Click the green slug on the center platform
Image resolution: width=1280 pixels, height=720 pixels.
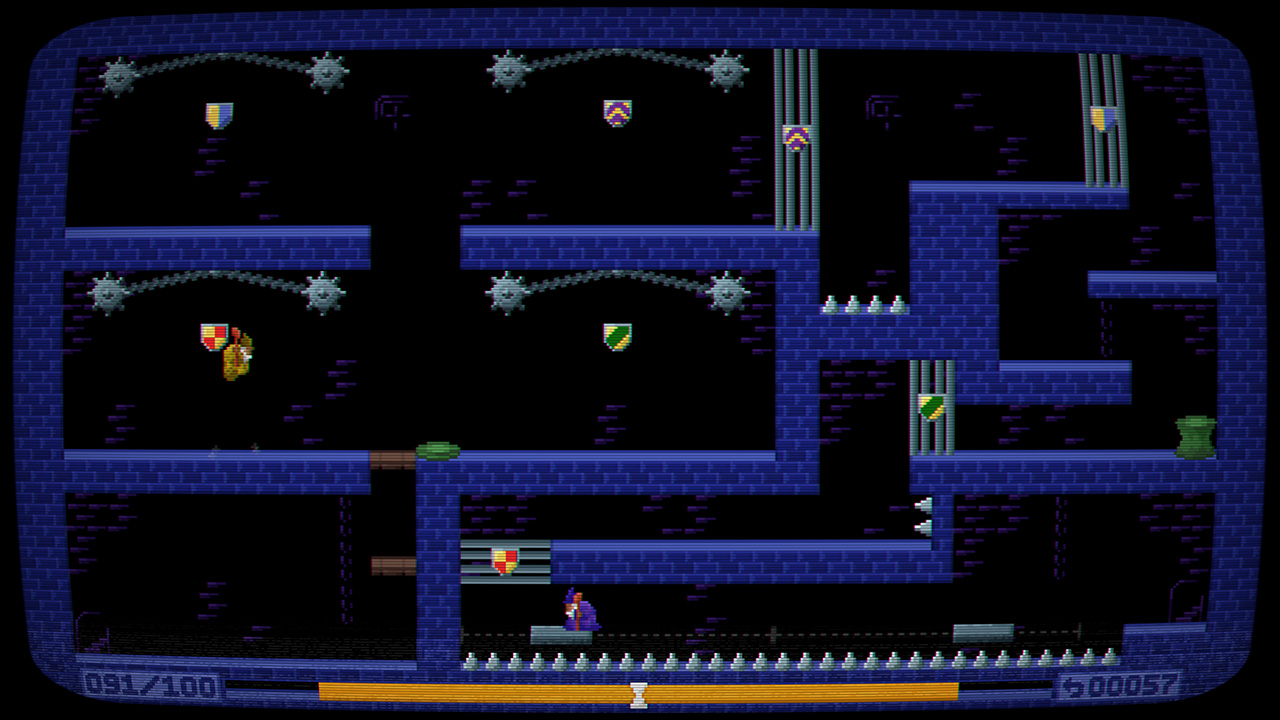pyautogui.click(x=438, y=449)
